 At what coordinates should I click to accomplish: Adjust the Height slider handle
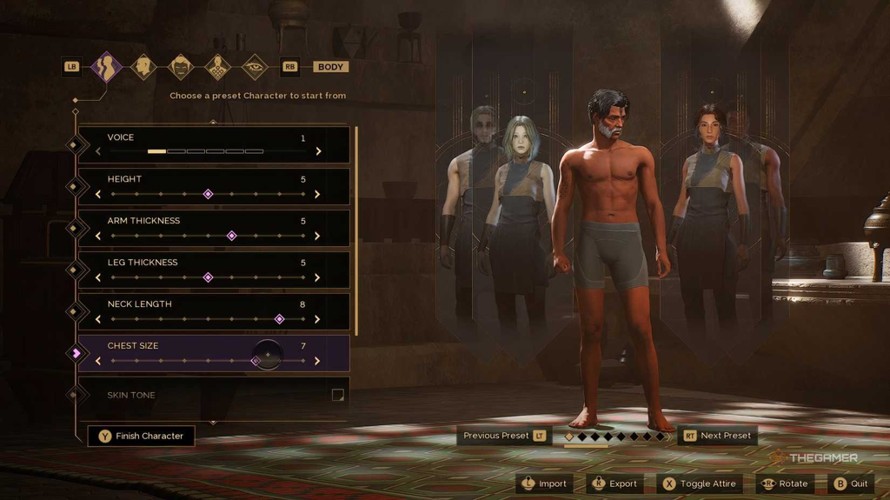(x=208, y=194)
